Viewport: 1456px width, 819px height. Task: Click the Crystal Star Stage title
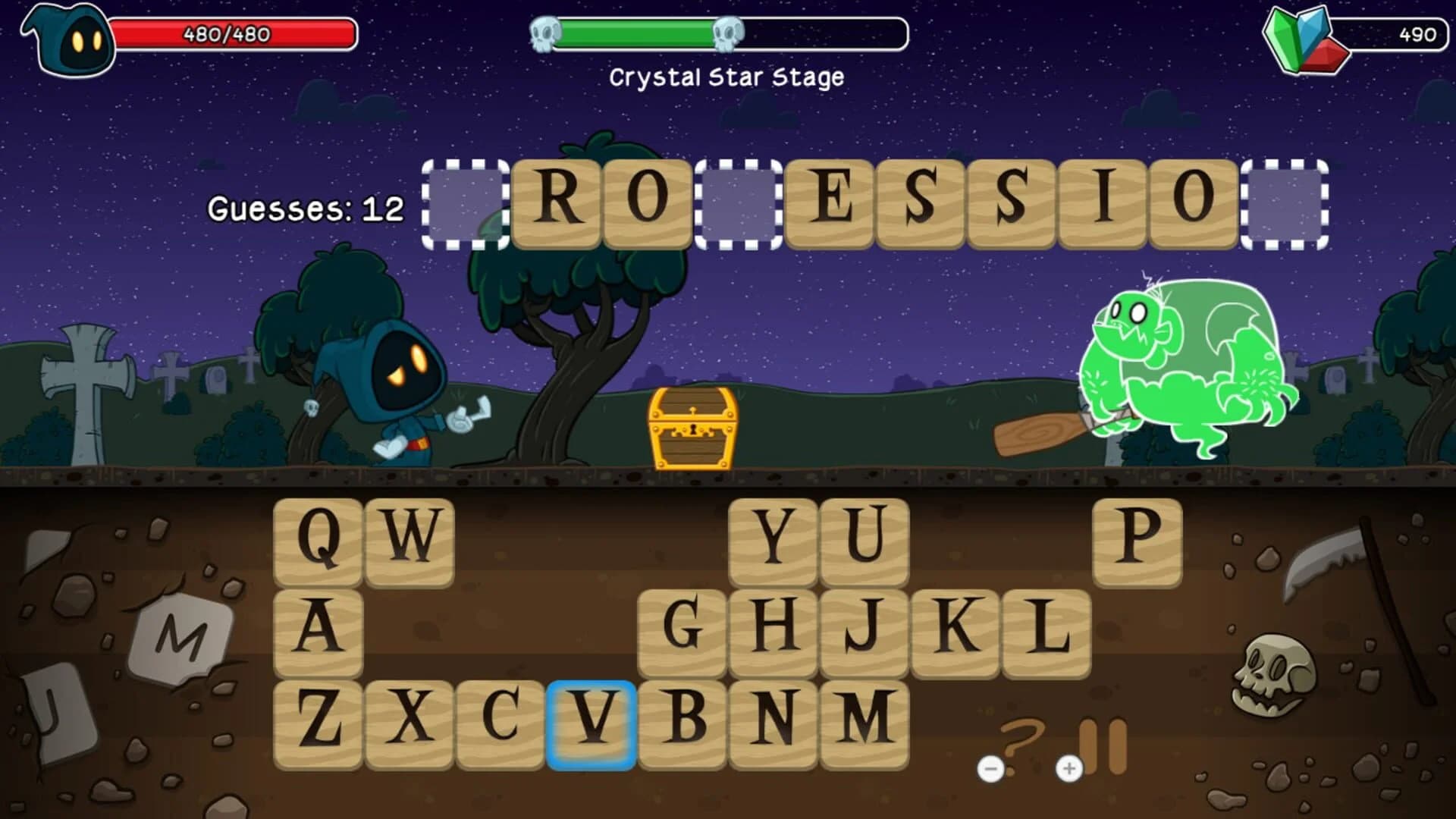728,76
